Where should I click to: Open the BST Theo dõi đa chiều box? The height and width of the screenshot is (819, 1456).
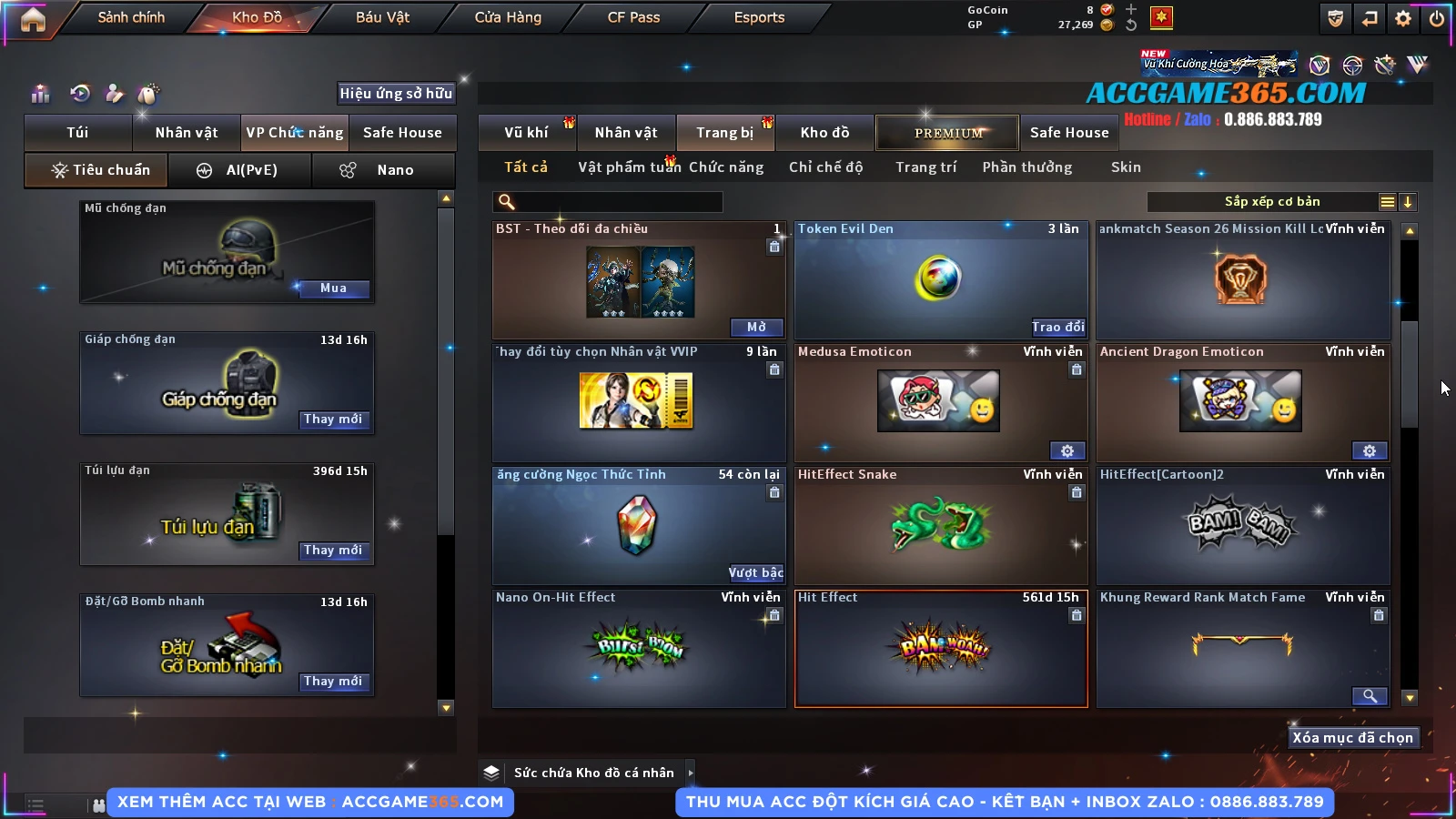(756, 328)
